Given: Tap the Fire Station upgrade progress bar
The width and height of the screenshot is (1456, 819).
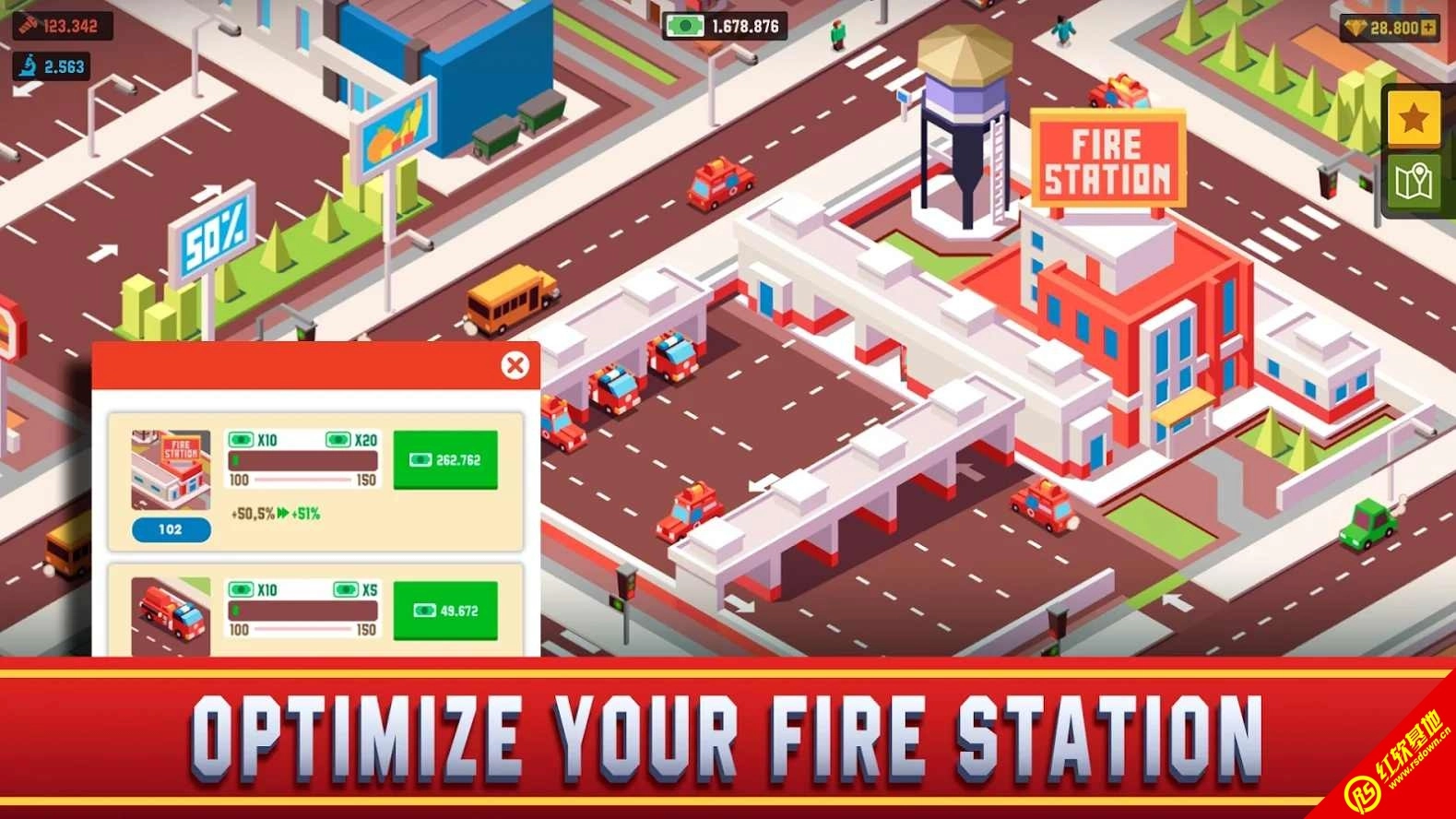Looking at the screenshot, I should click(x=305, y=461).
